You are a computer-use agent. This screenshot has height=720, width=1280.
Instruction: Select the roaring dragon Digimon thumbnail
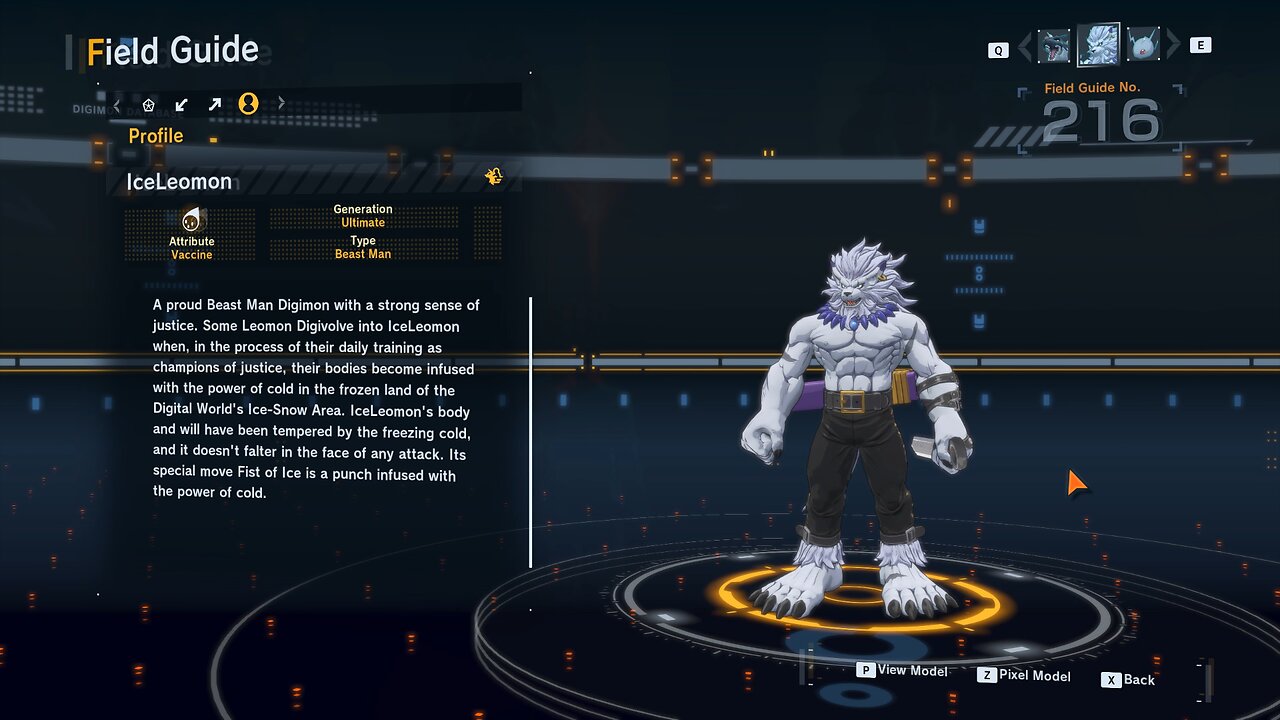pos(1054,46)
